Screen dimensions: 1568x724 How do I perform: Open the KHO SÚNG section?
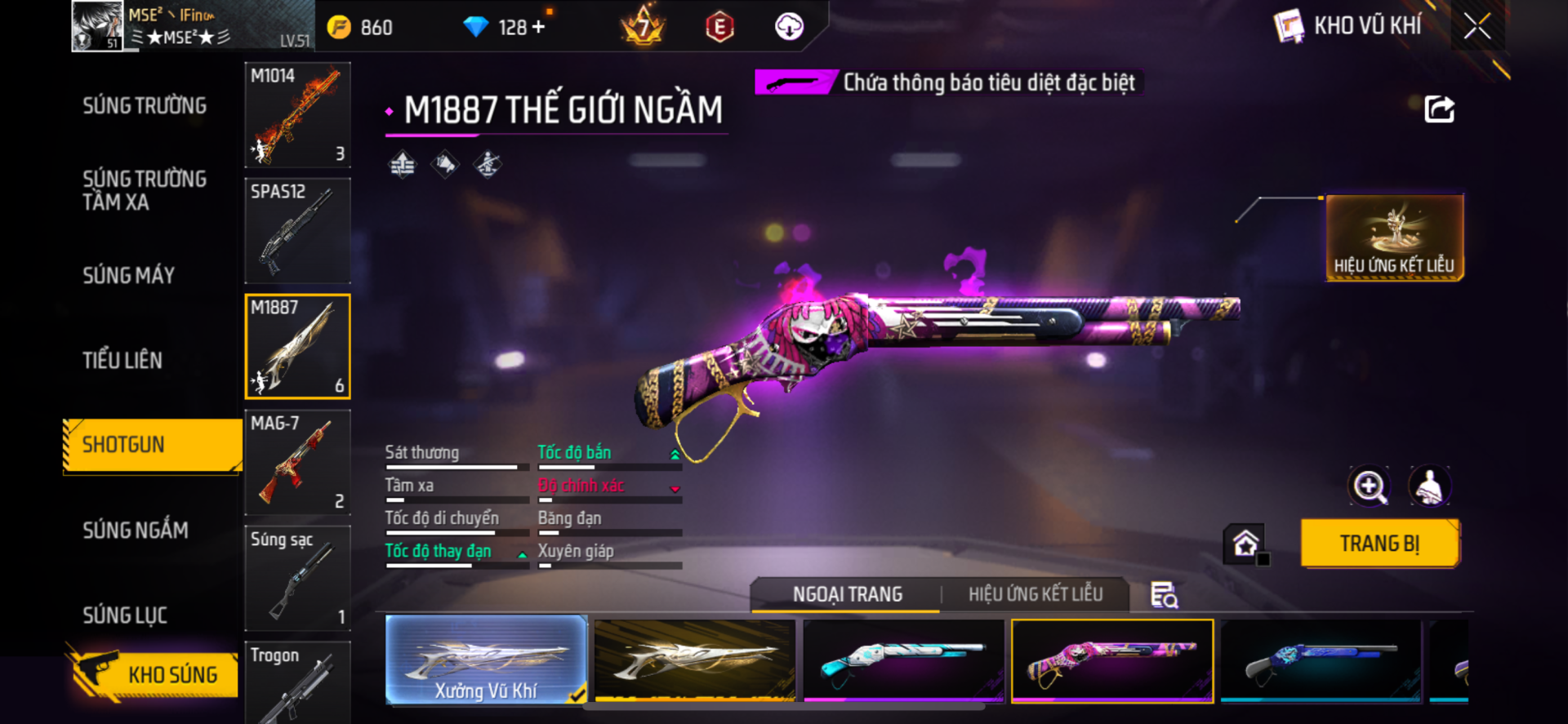(x=154, y=674)
